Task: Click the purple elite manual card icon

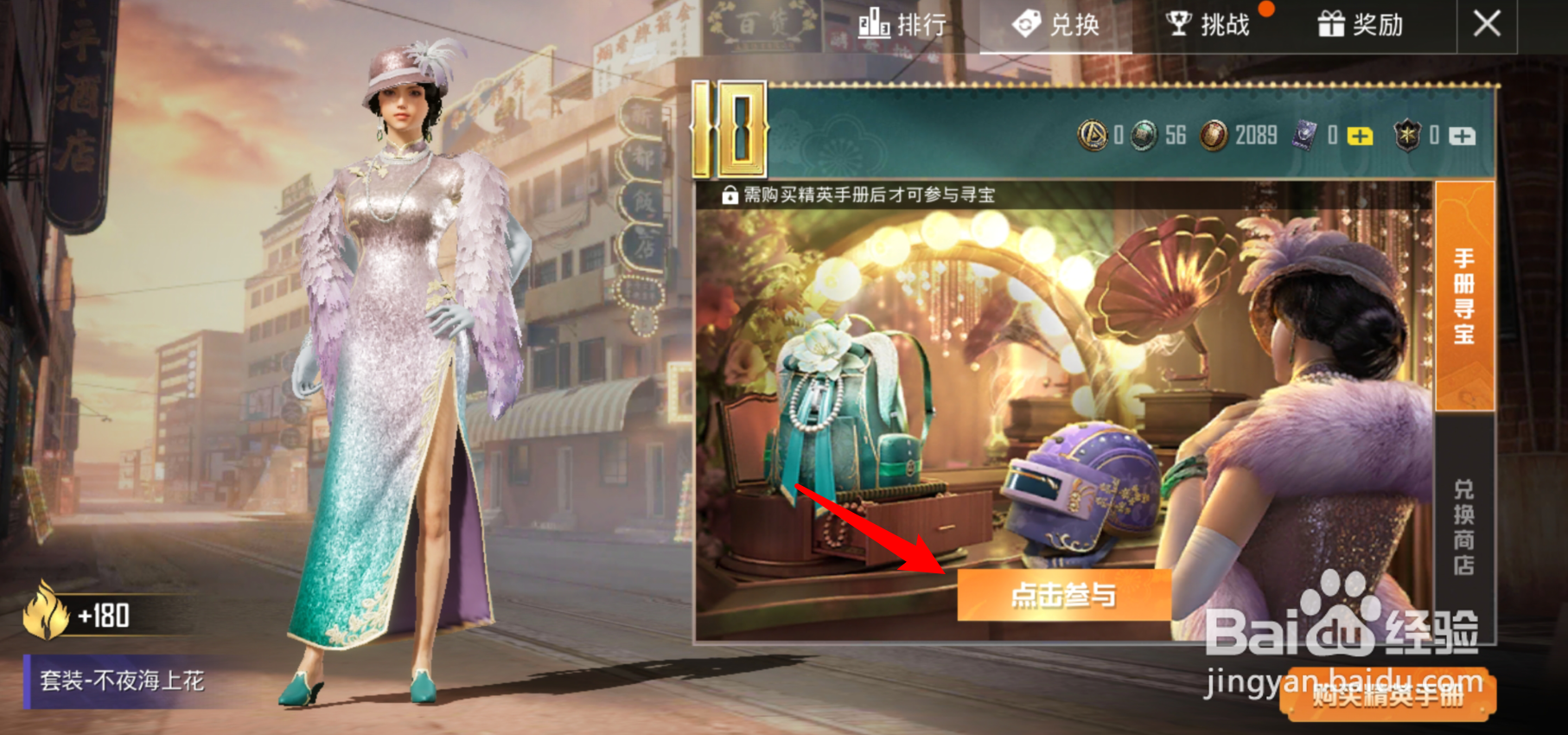Action: point(1304,136)
